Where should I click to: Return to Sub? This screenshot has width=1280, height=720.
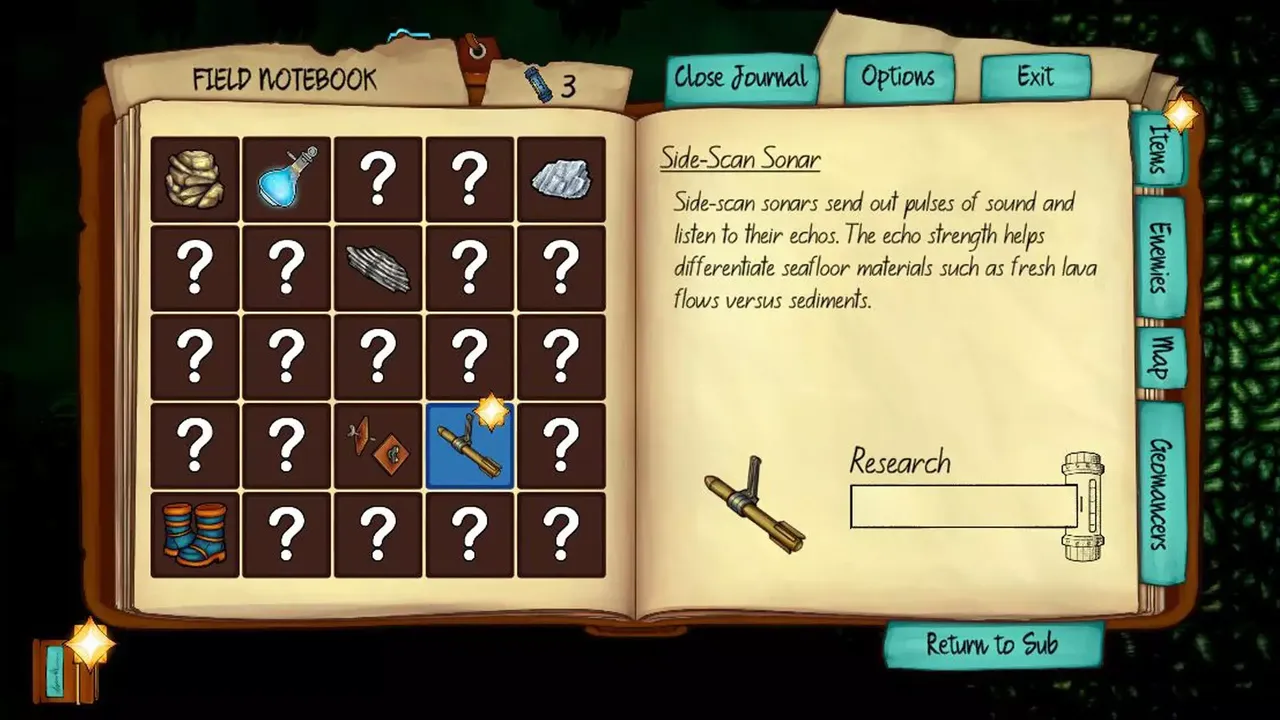[x=992, y=645]
